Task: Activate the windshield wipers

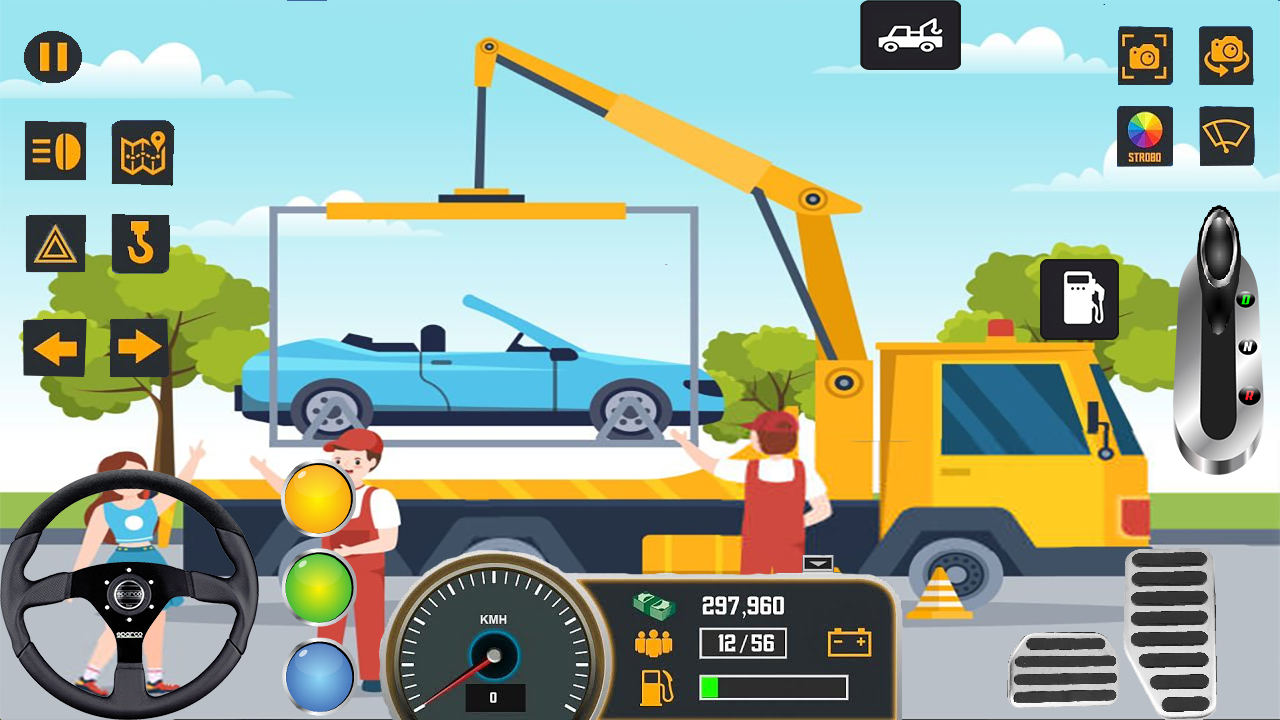Action: 1226,137
